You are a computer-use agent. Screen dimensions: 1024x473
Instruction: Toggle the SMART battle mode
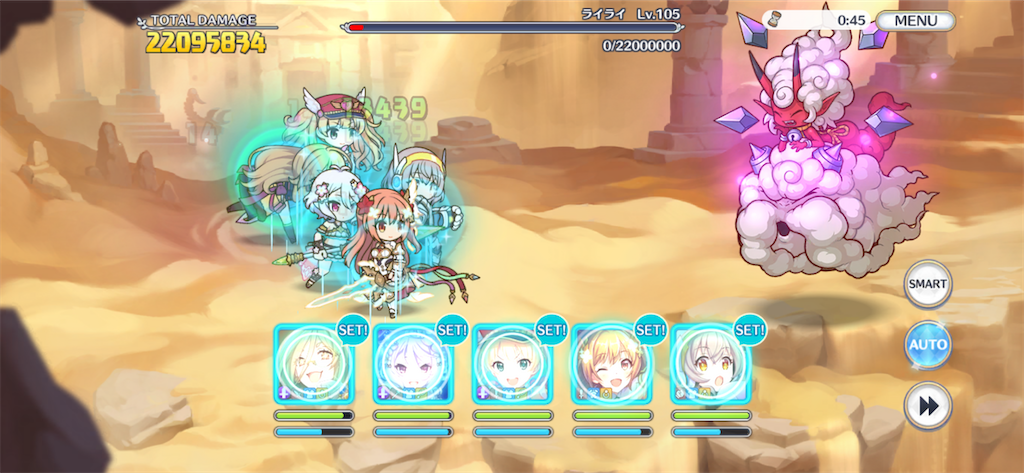[927, 284]
